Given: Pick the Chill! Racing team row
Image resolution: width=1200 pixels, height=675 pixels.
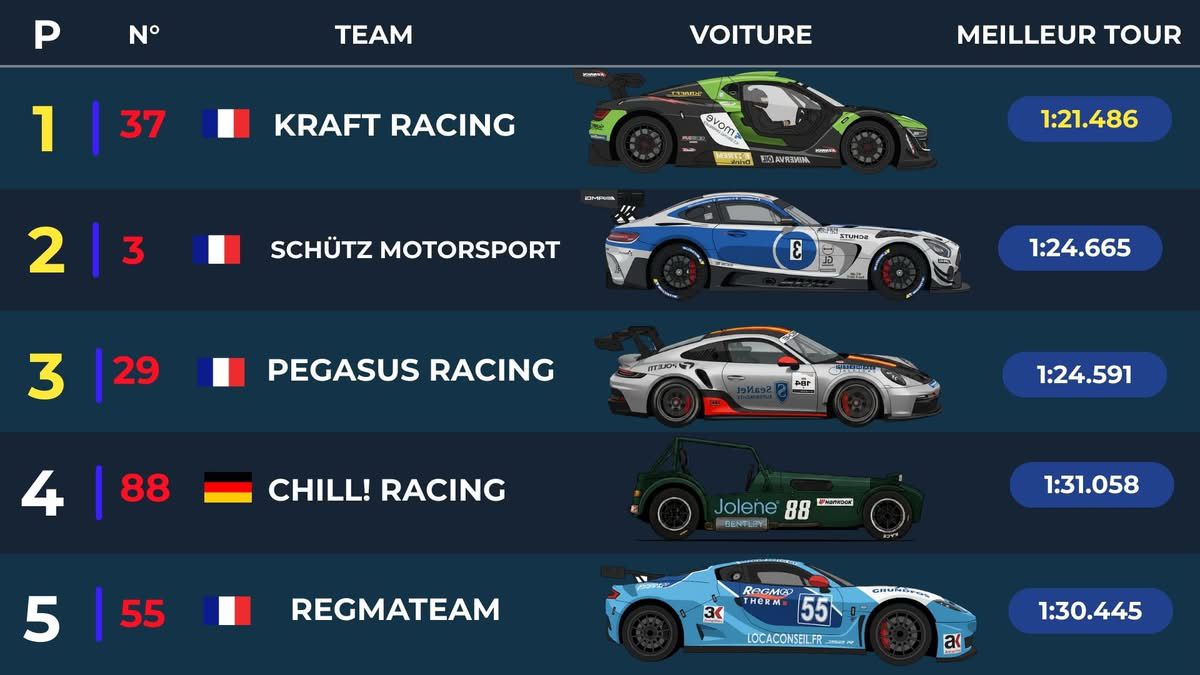Looking at the screenshot, I should click(x=386, y=490).
